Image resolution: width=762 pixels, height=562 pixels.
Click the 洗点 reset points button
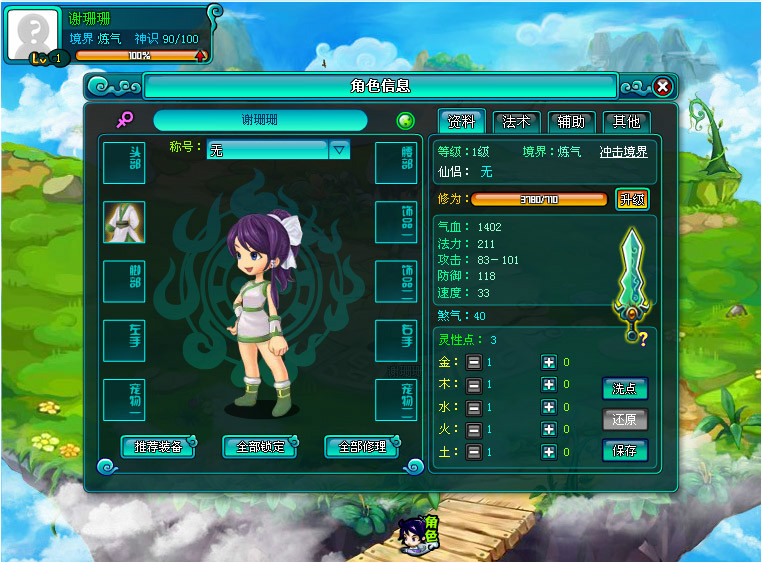625,388
